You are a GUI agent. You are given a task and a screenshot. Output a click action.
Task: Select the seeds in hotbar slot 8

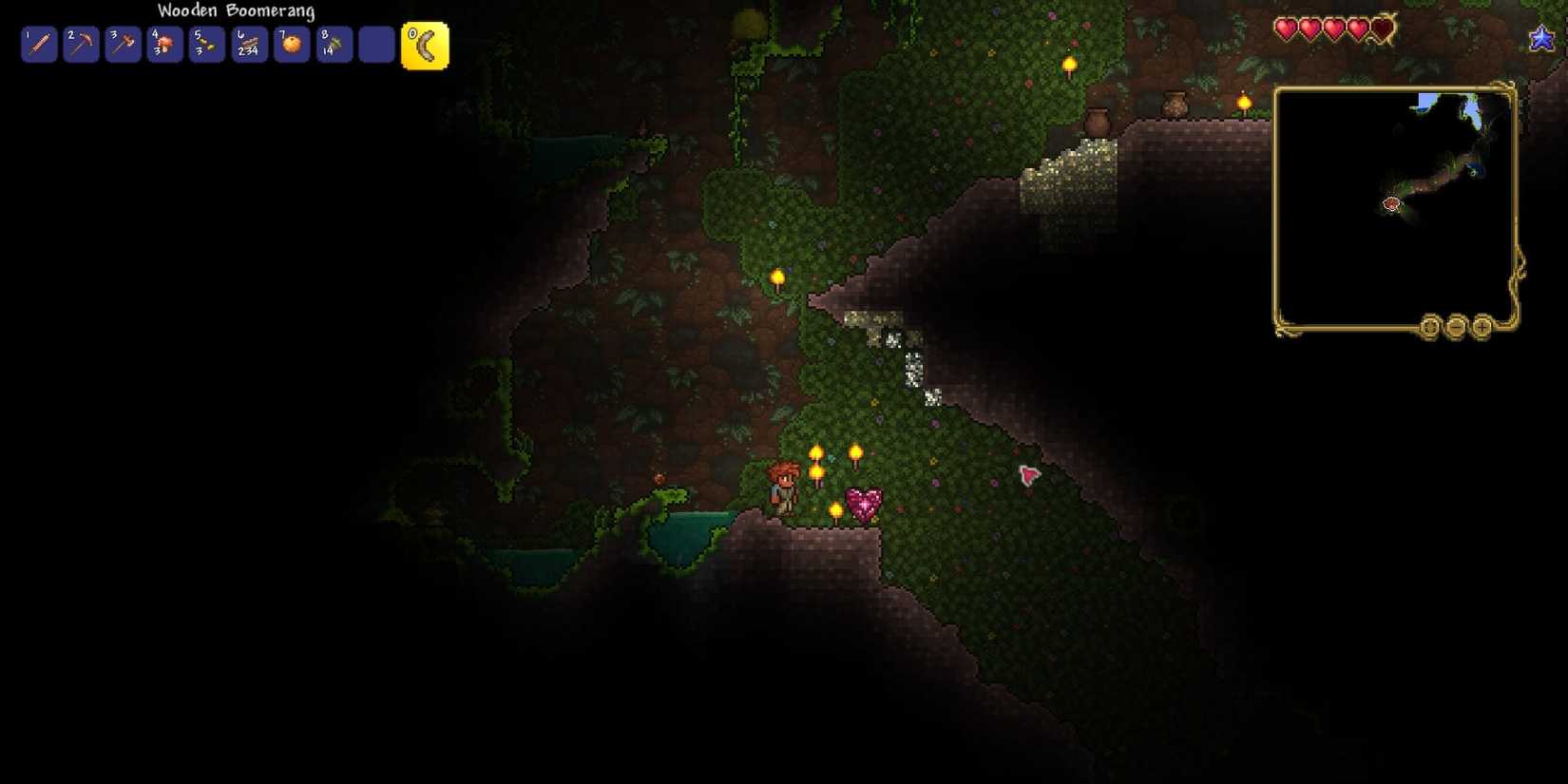(x=331, y=45)
